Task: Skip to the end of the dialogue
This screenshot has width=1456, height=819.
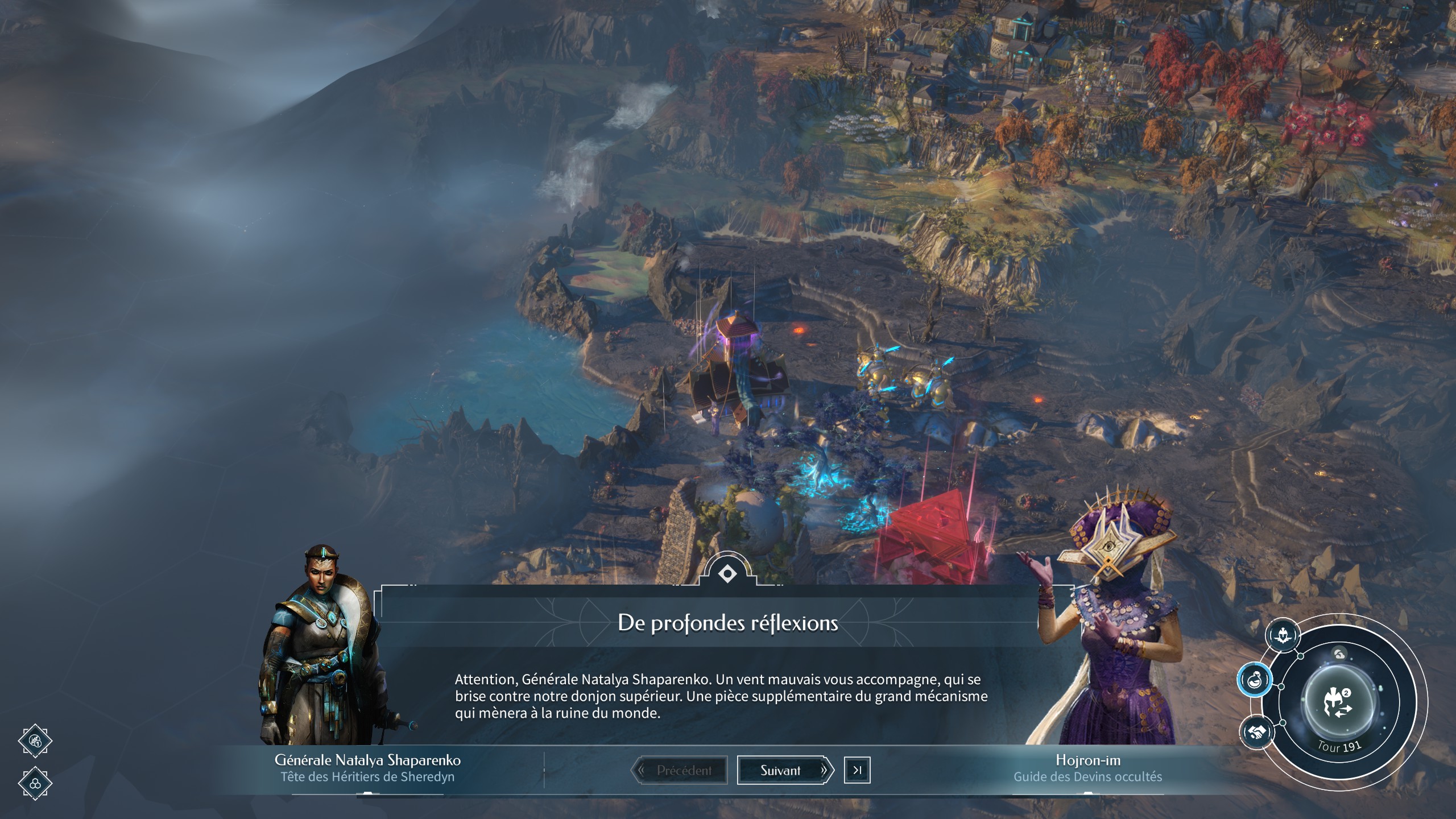Action: point(857,771)
